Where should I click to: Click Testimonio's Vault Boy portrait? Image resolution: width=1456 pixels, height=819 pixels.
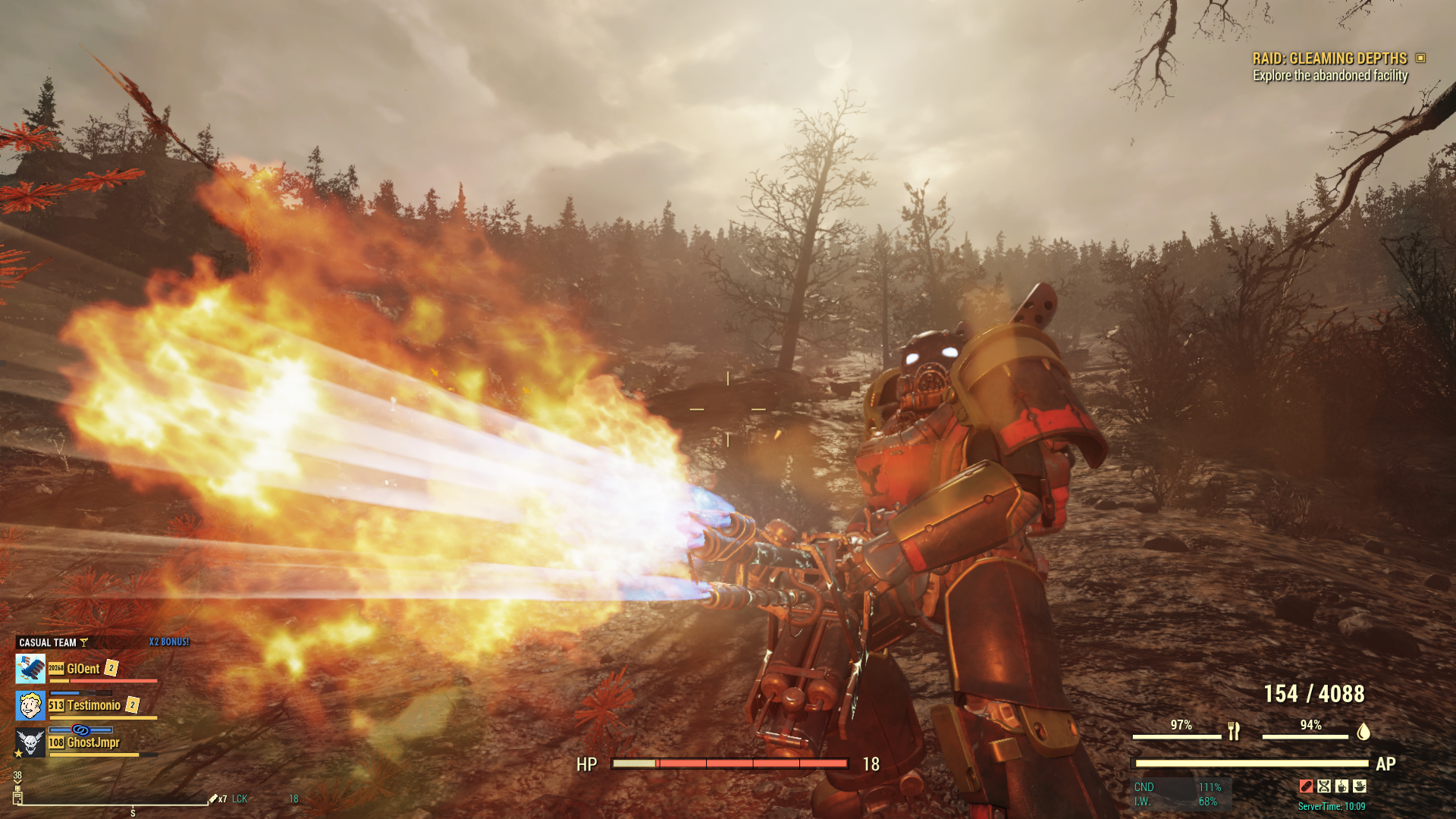(x=30, y=706)
